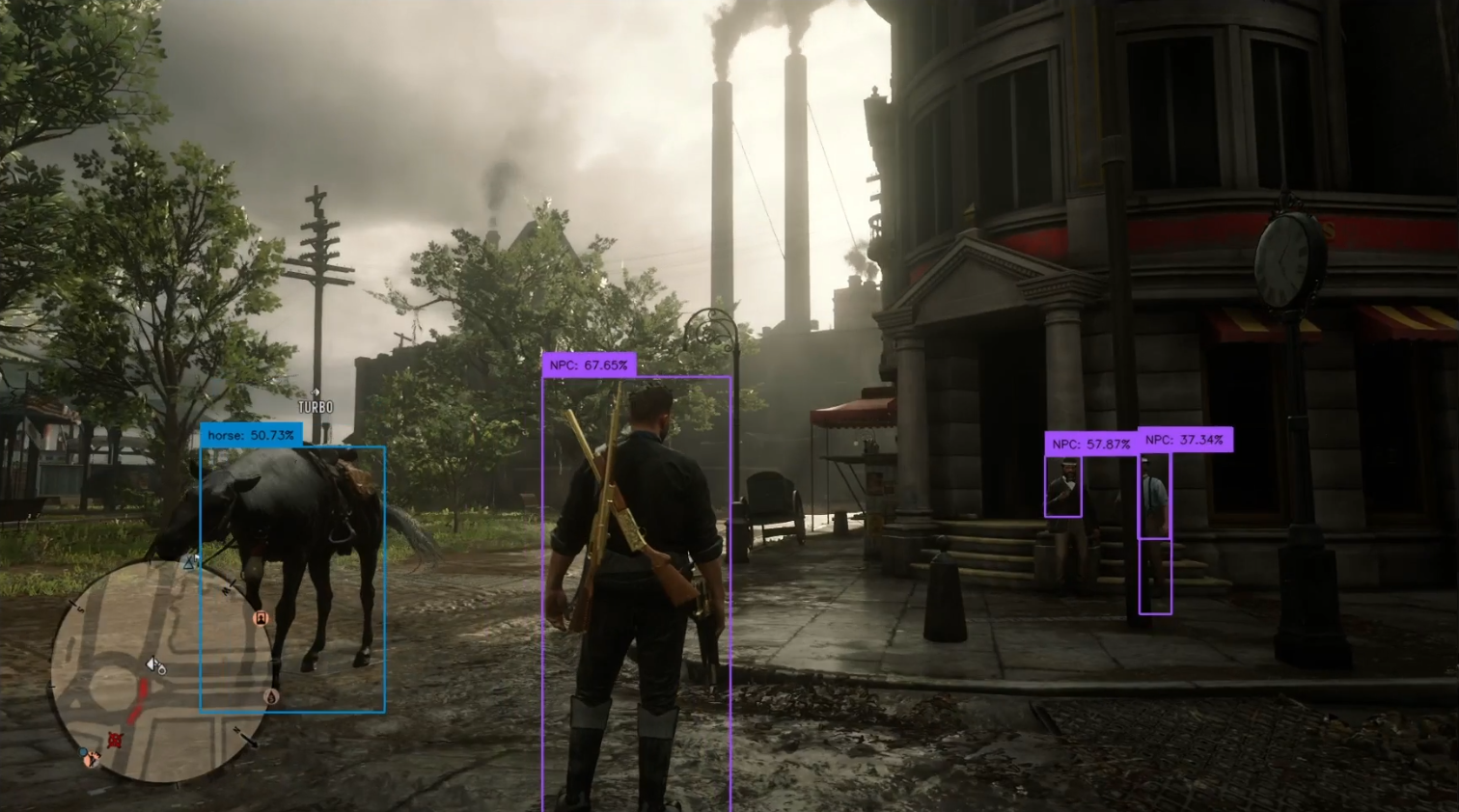Select the horse portrait icon on the minimap

click(x=260, y=617)
